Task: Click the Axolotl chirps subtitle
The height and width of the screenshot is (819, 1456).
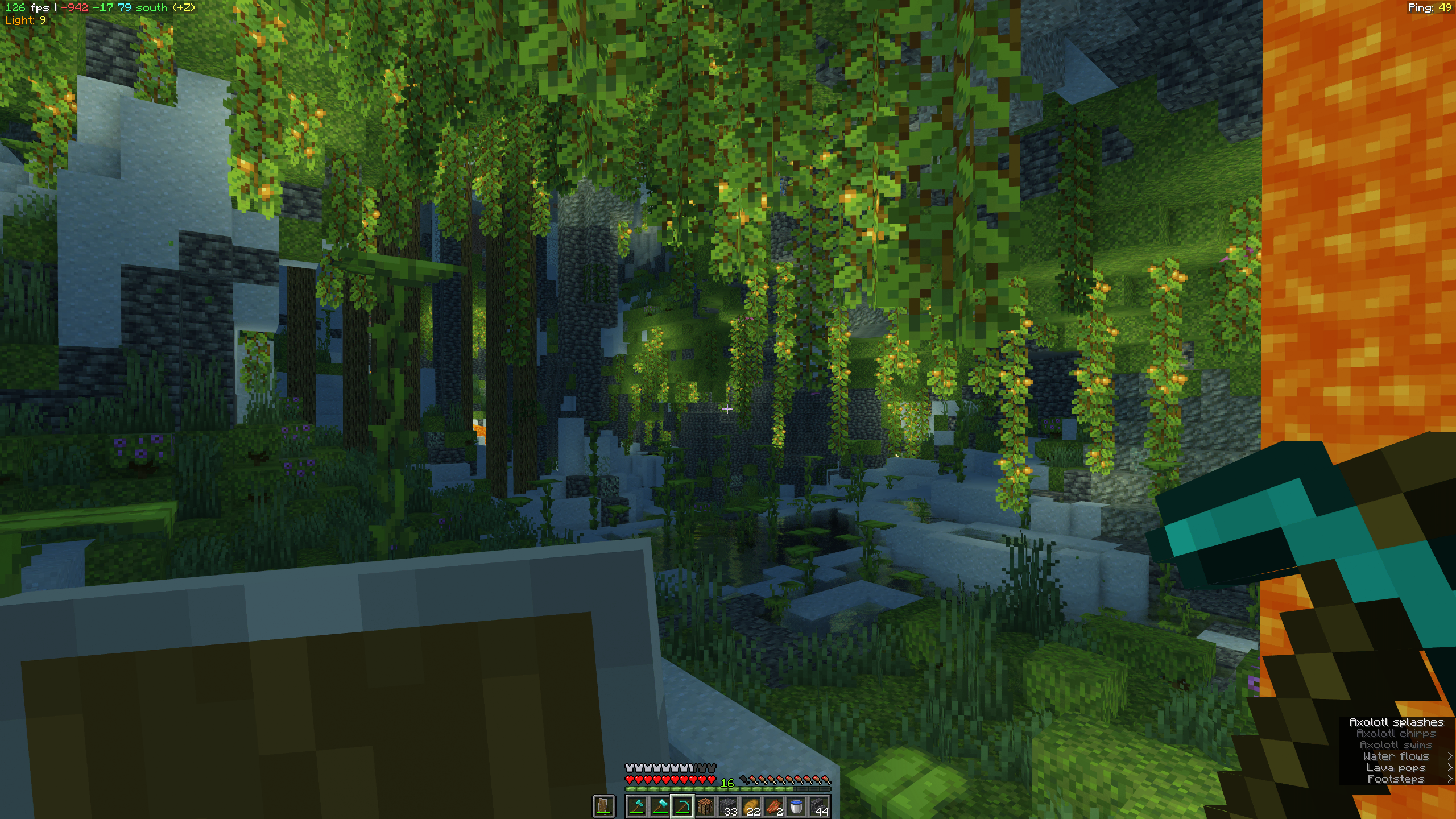Action: point(1396,734)
